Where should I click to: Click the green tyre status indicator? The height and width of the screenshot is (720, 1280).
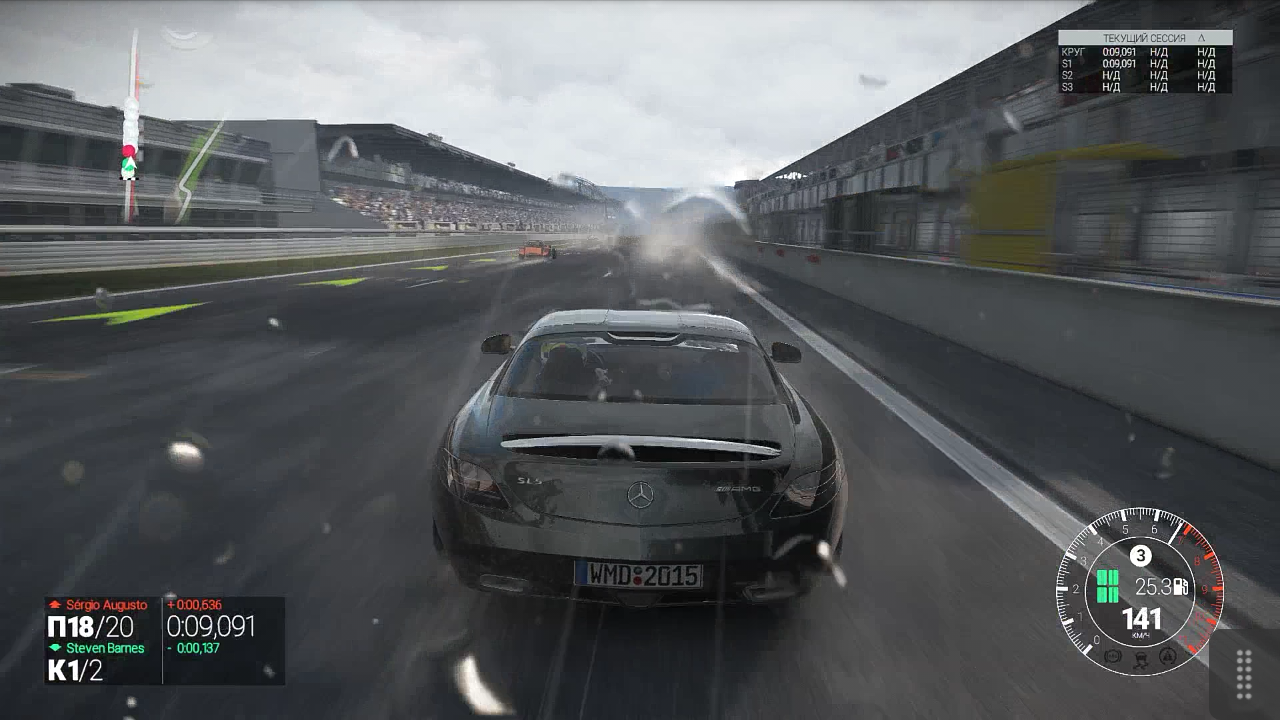click(1107, 586)
